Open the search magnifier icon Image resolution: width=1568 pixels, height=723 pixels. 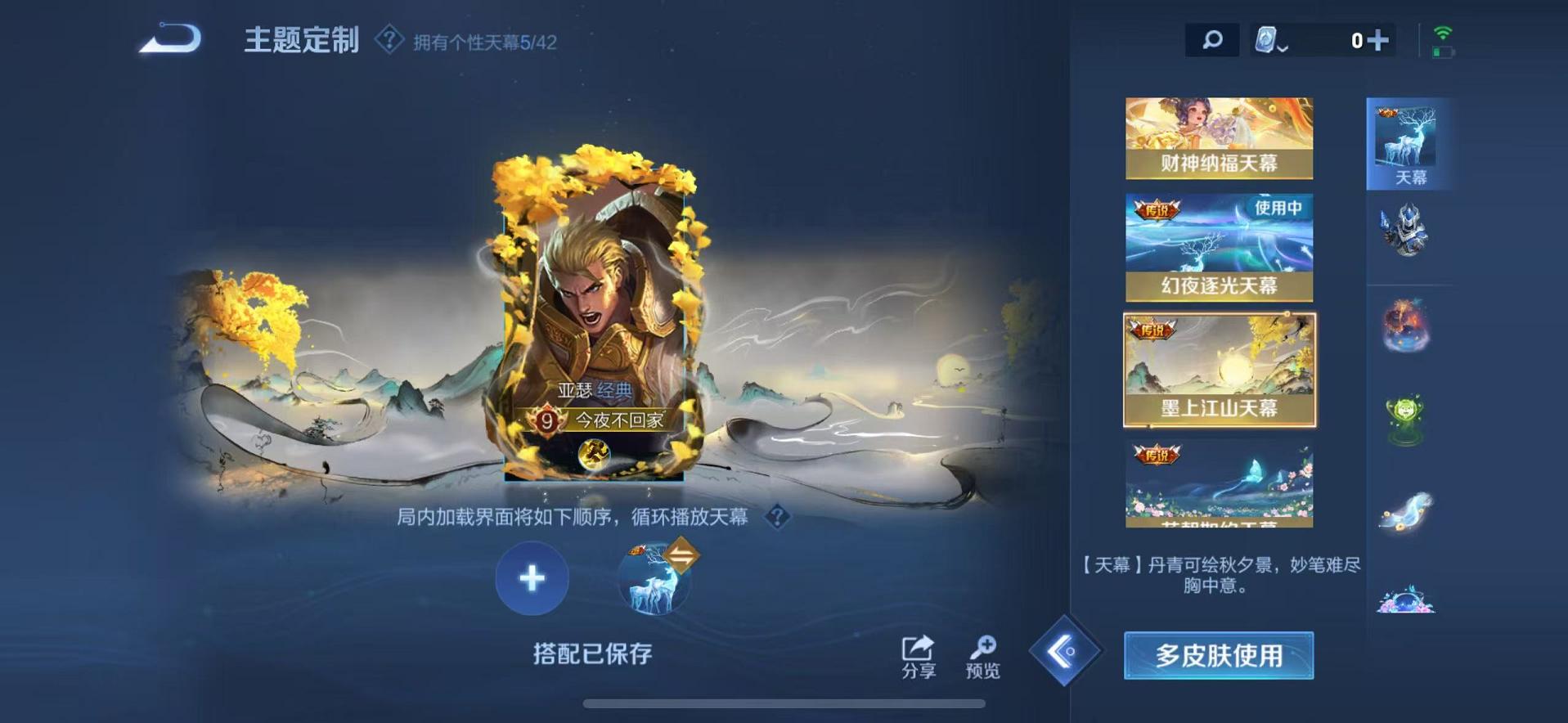click(x=1211, y=38)
